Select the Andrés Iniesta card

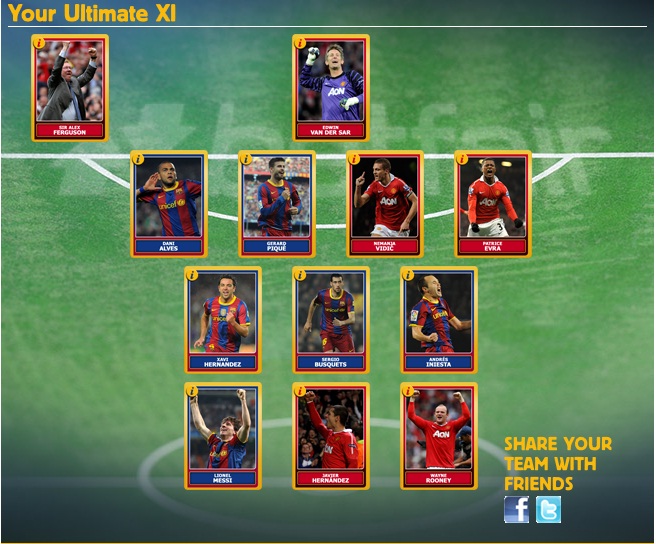[439, 320]
